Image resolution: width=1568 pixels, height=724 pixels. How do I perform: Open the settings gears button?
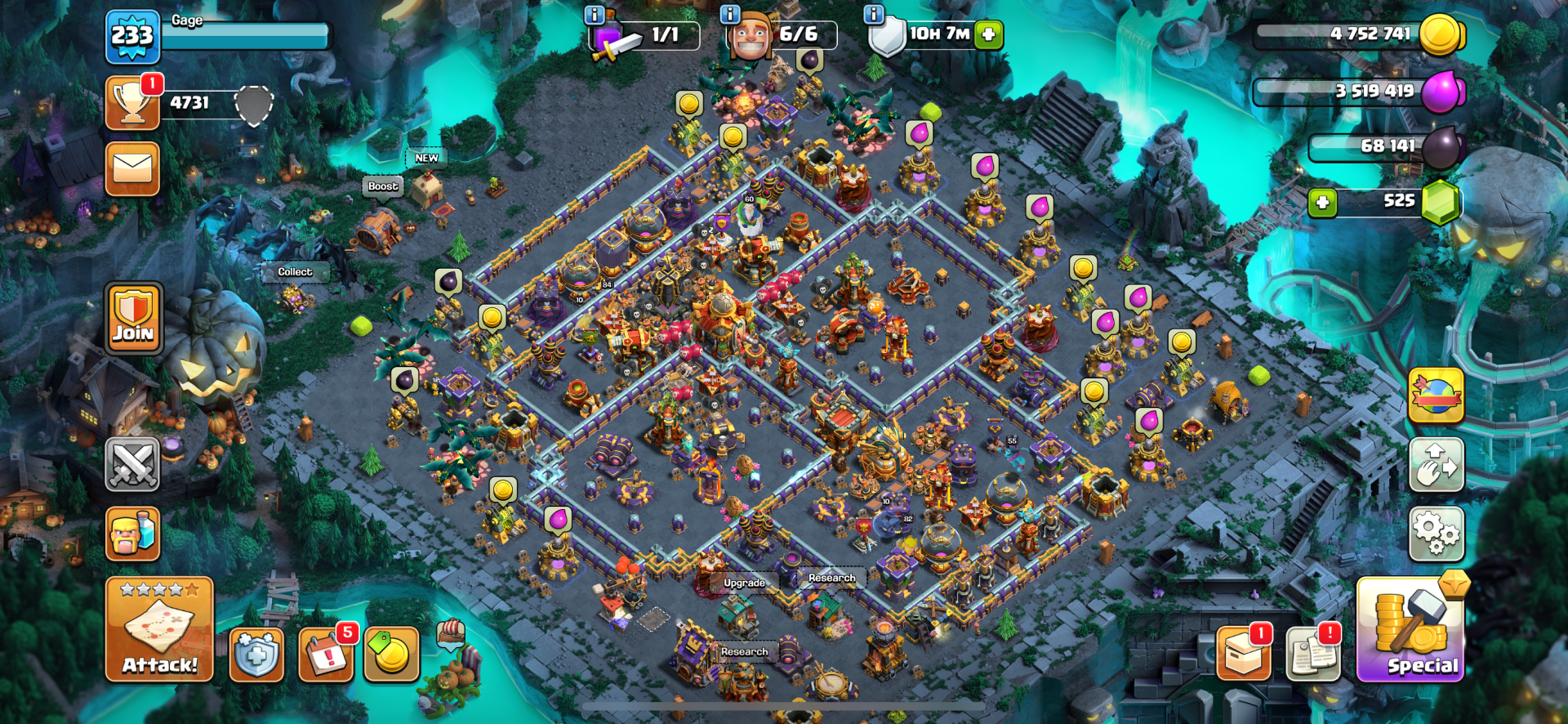pos(1437,534)
